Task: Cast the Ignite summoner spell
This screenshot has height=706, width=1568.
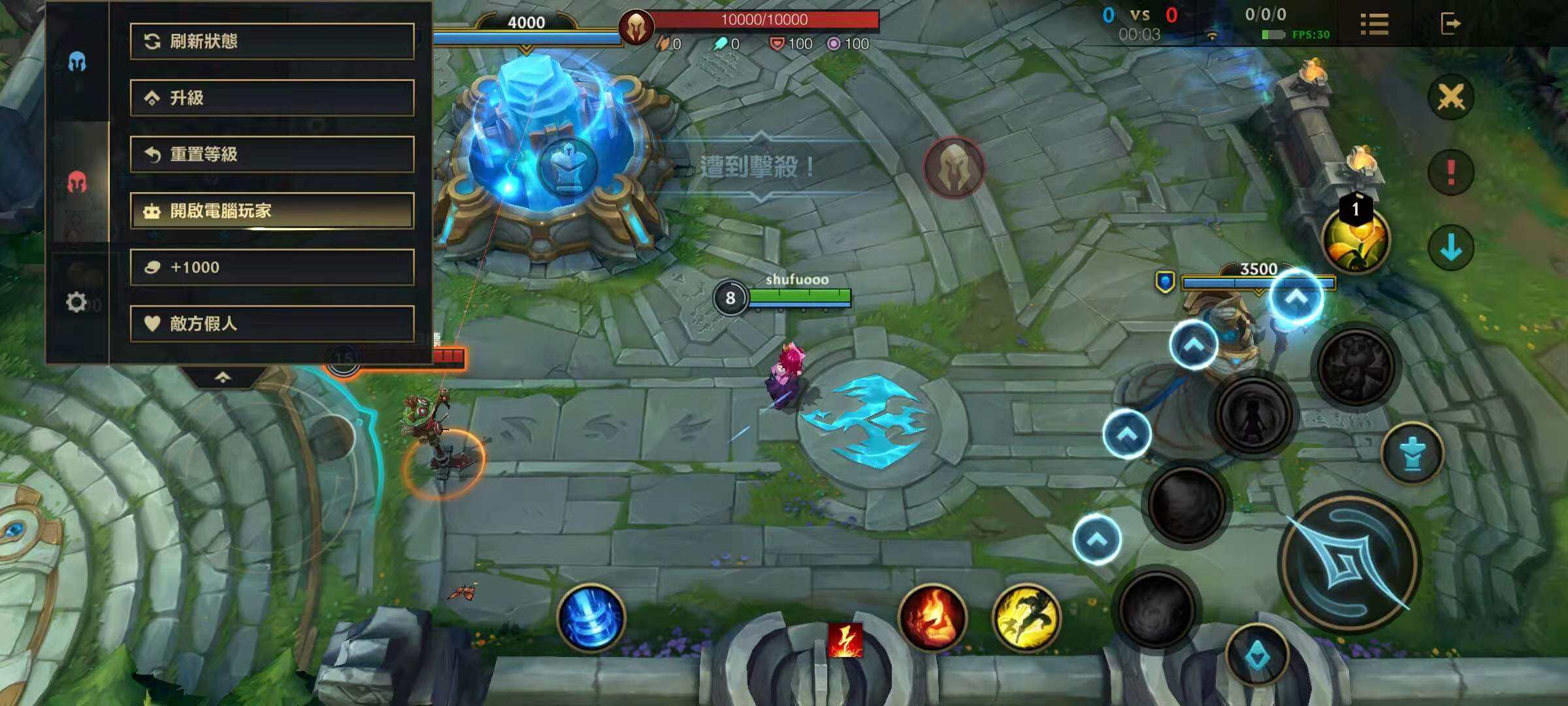Action: pyautogui.click(x=932, y=618)
